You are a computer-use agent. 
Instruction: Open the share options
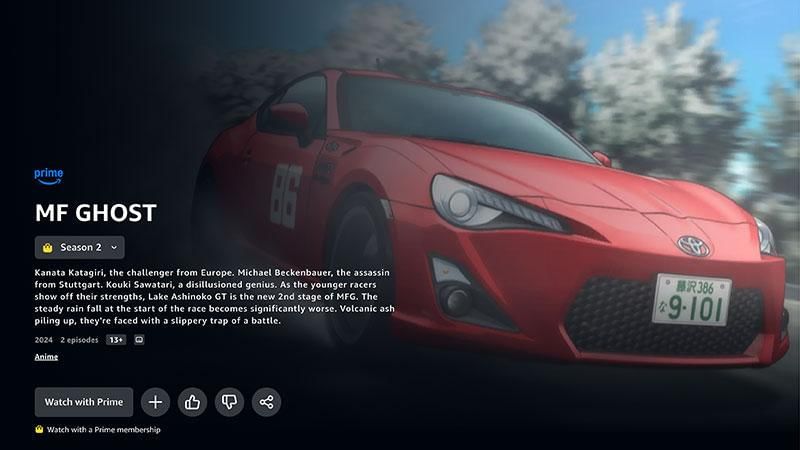coord(266,402)
